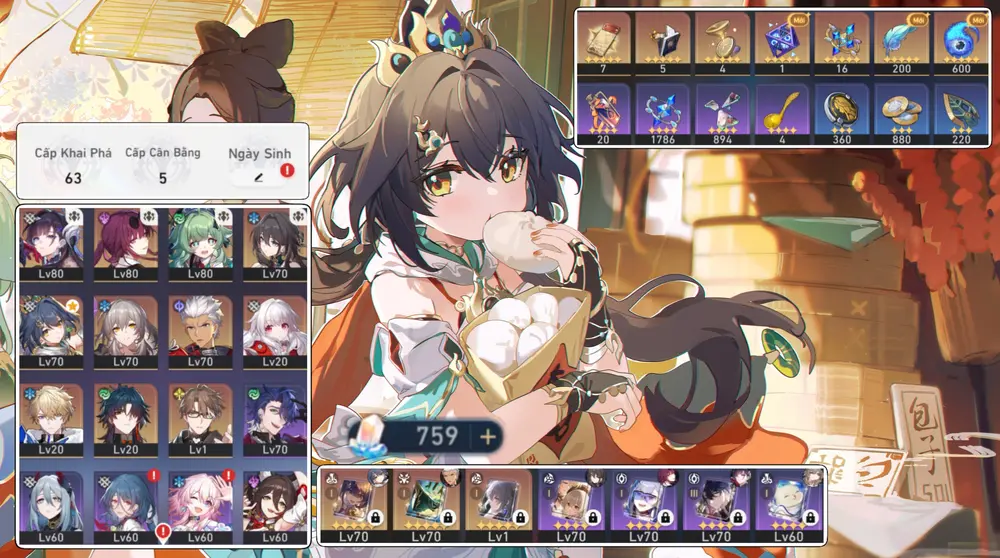Select the green-haired Lv80 character

pos(199,241)
